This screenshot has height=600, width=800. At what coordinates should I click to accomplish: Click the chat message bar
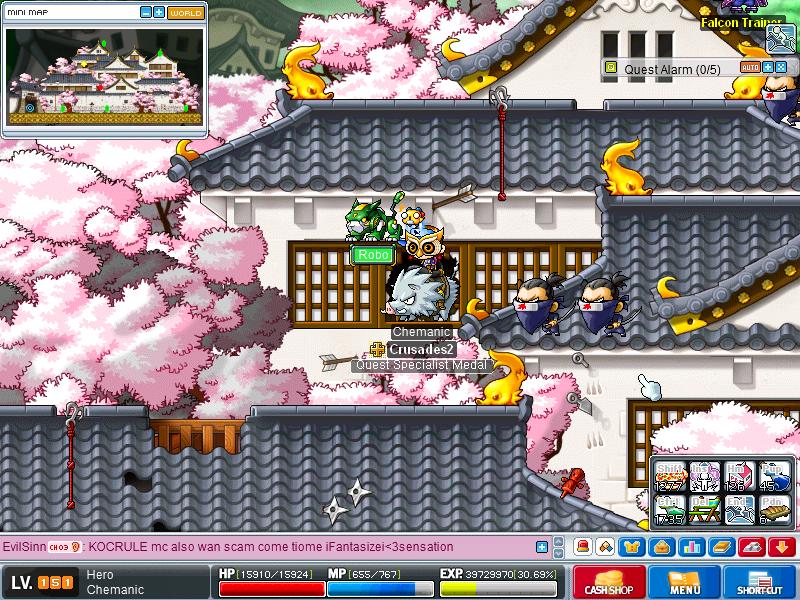click(270, 547)
